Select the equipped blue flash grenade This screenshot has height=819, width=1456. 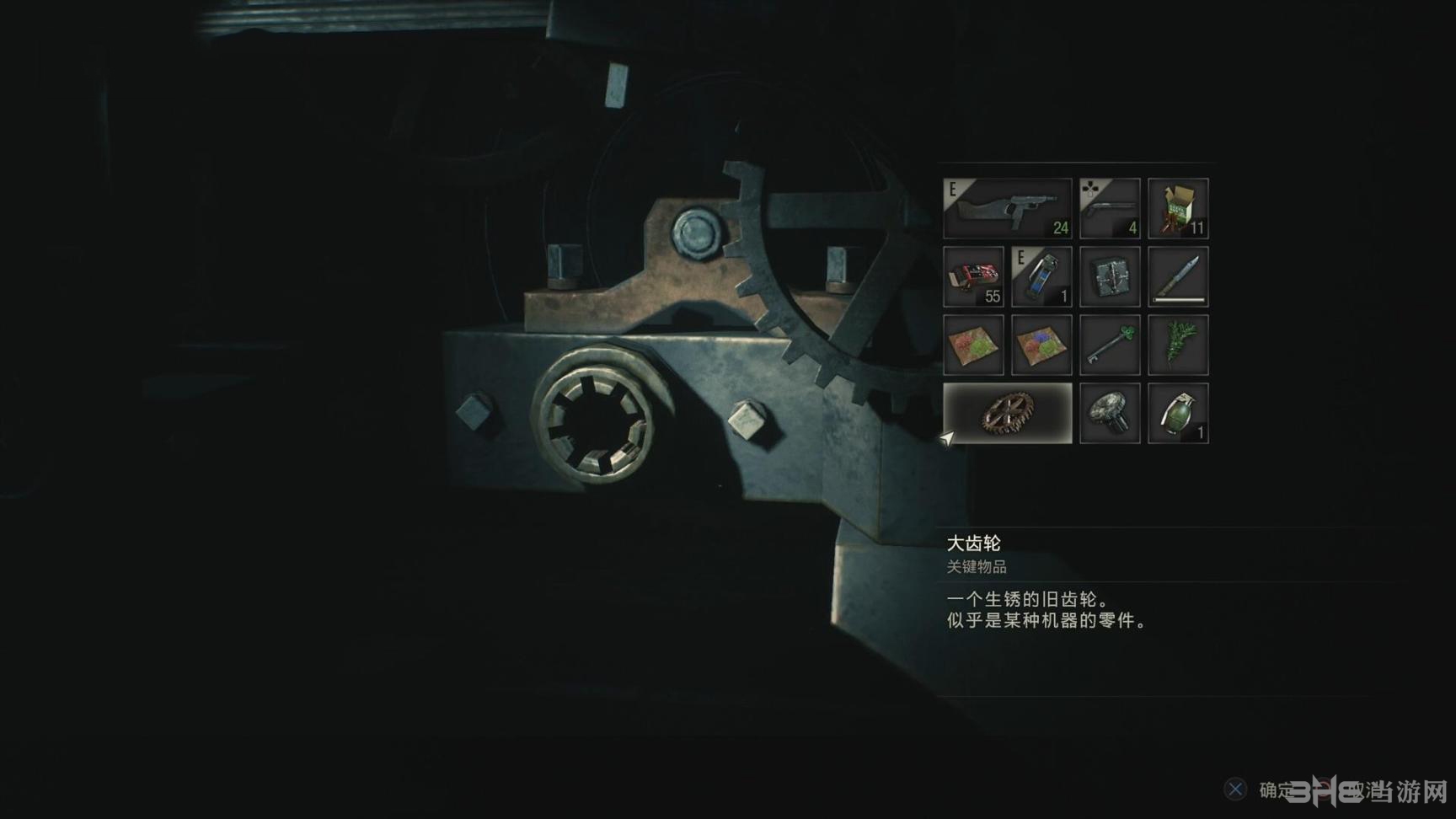1041,276
